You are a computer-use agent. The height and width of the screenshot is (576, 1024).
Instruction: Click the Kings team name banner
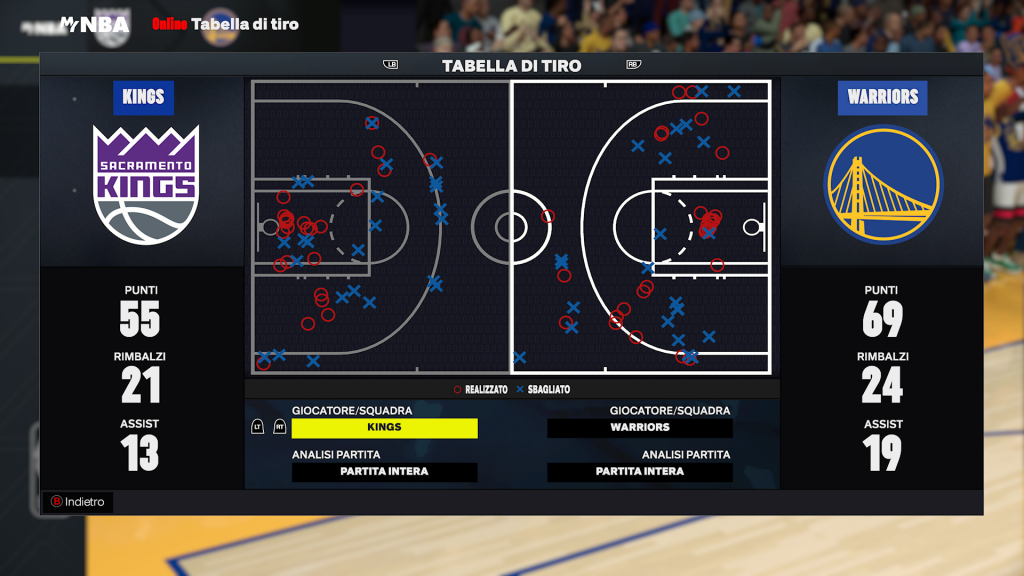(x=143, y=98)
